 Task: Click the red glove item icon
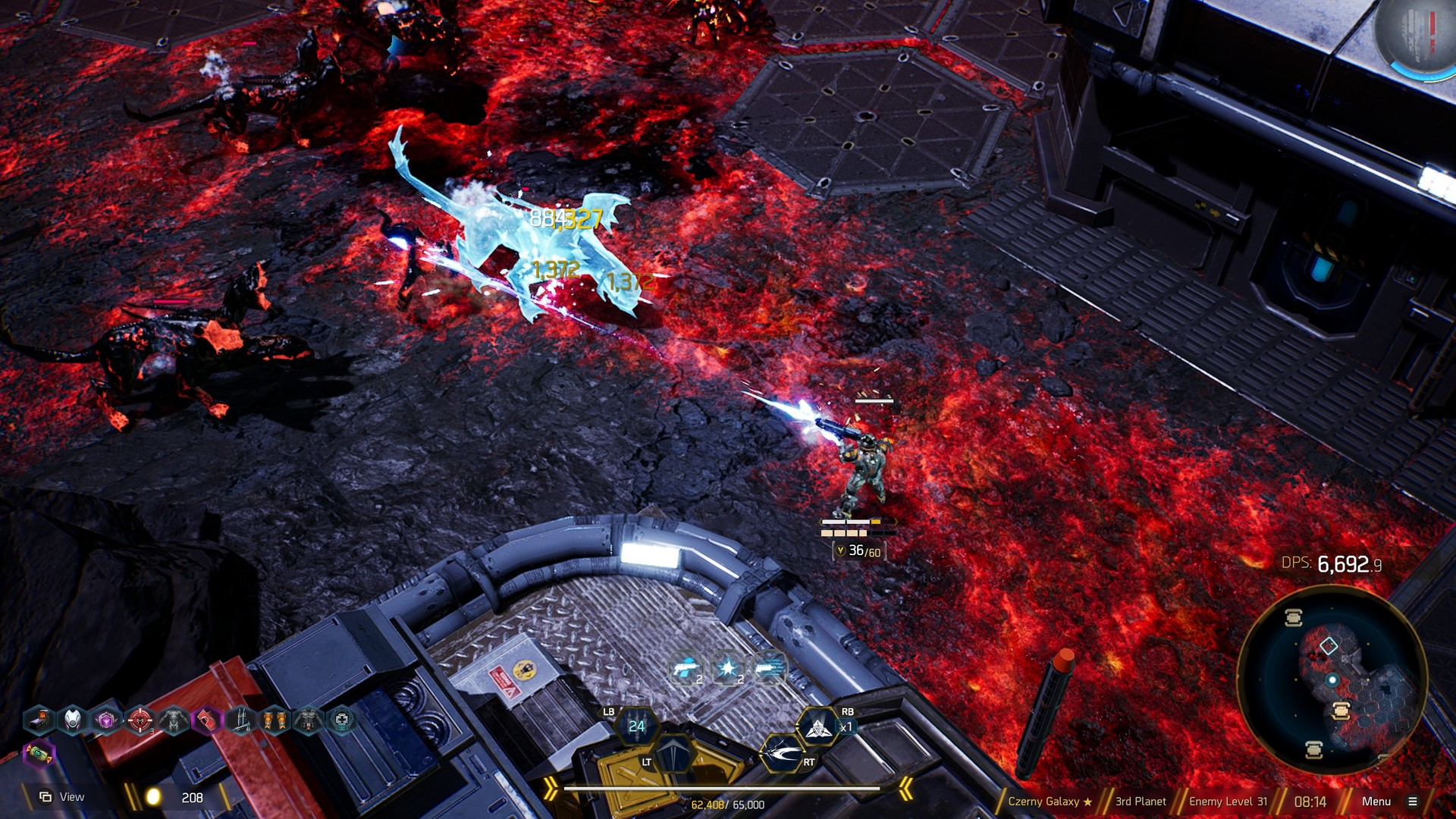(x=206, y=720)
